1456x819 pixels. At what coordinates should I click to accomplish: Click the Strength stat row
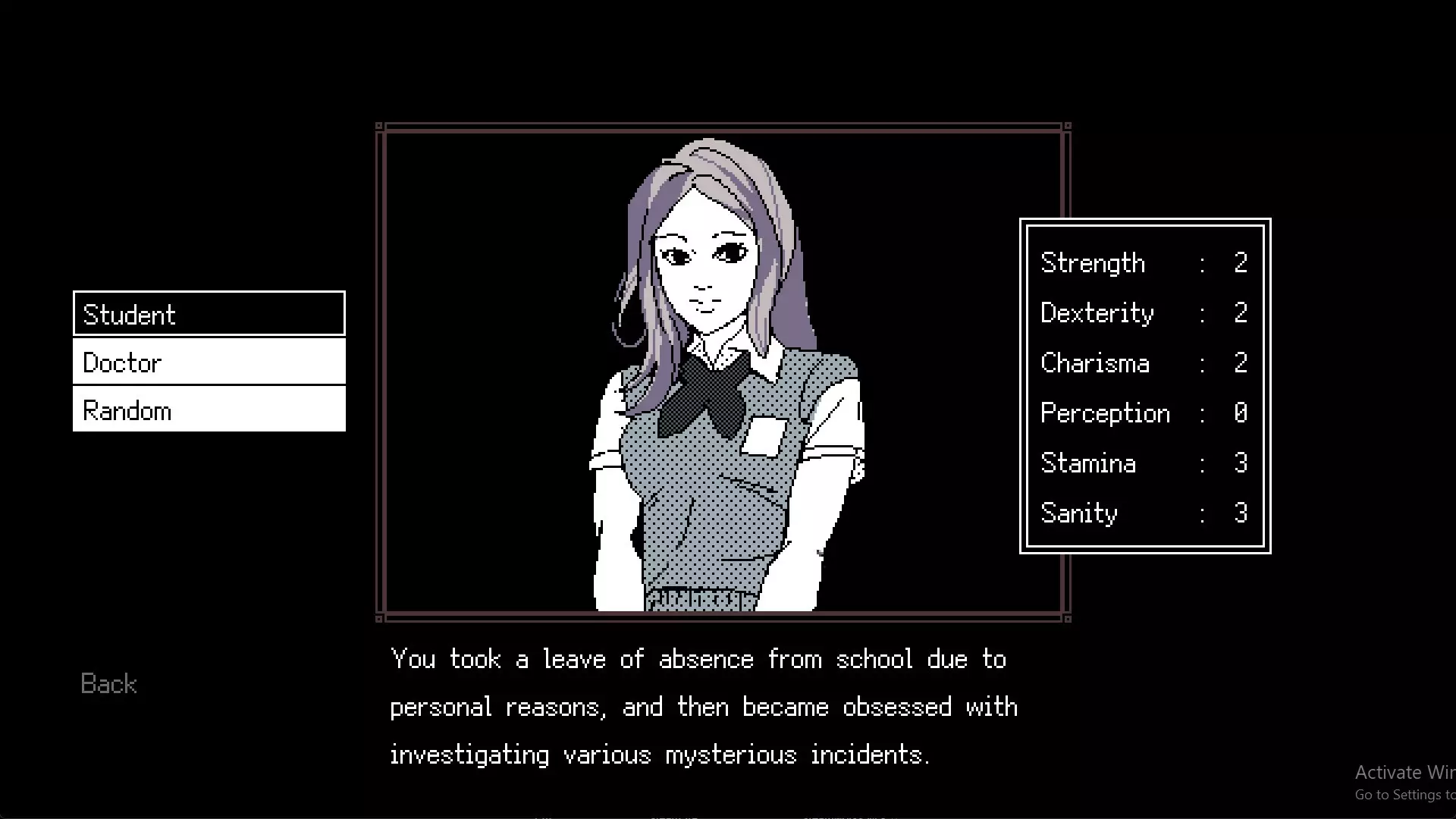click(x=1137, y=262)
